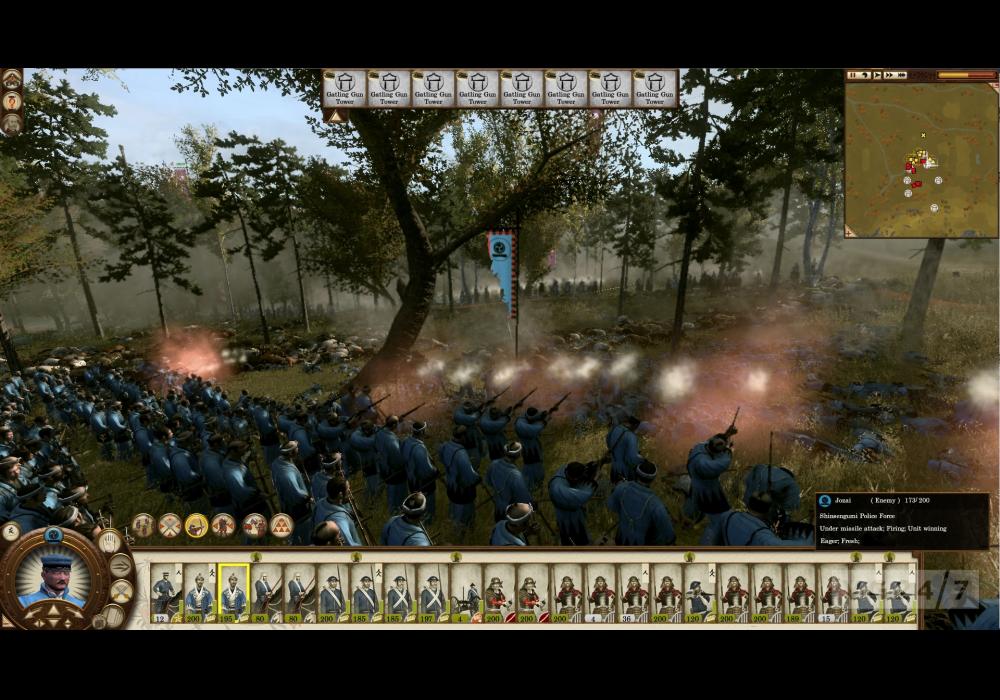This screenshot has width=1000, height=700.
Task: Select the general's unit card with 12 men
Action: (x=164, y=593)
